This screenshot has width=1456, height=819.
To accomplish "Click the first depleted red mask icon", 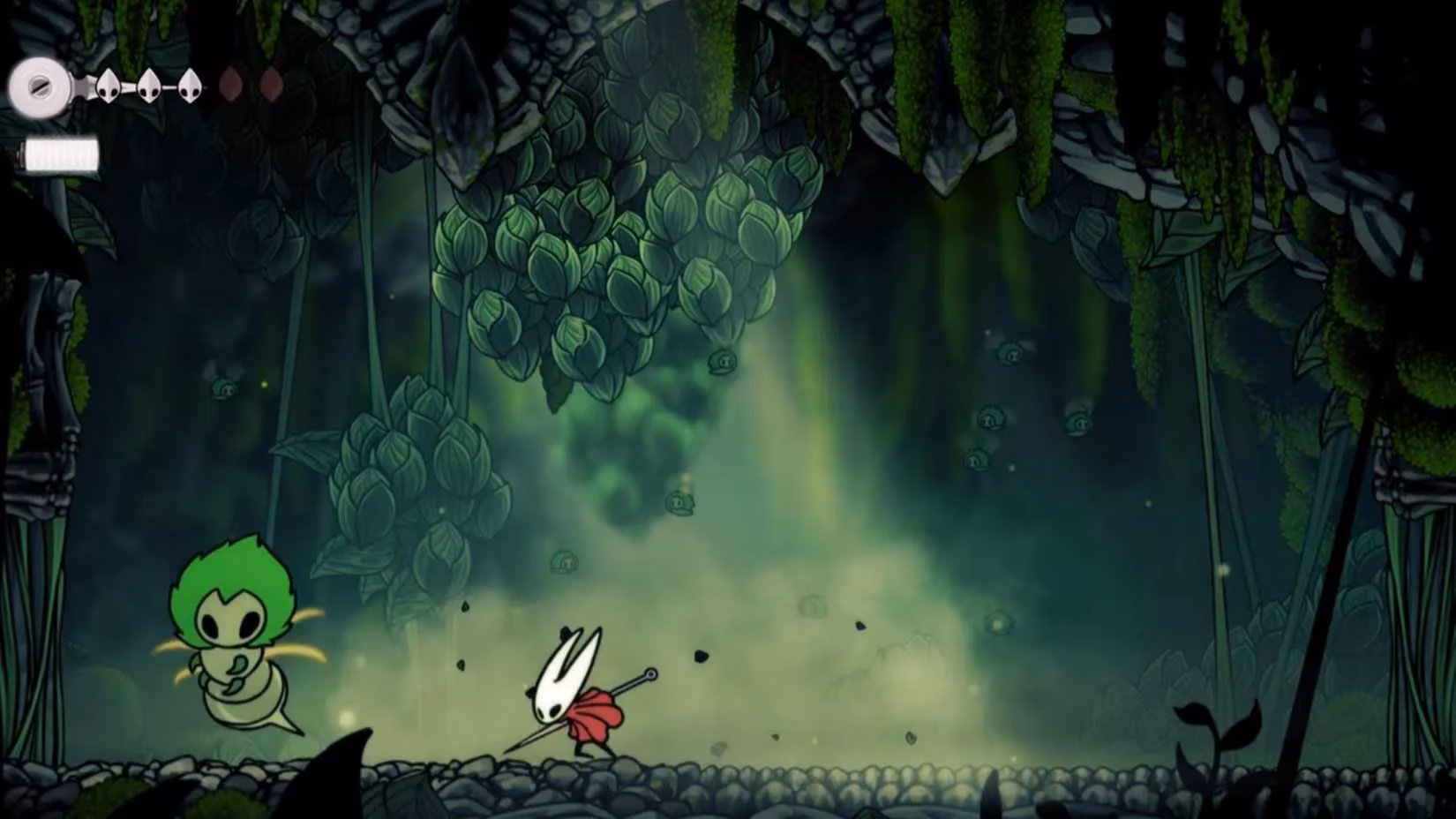I will 231,84.
